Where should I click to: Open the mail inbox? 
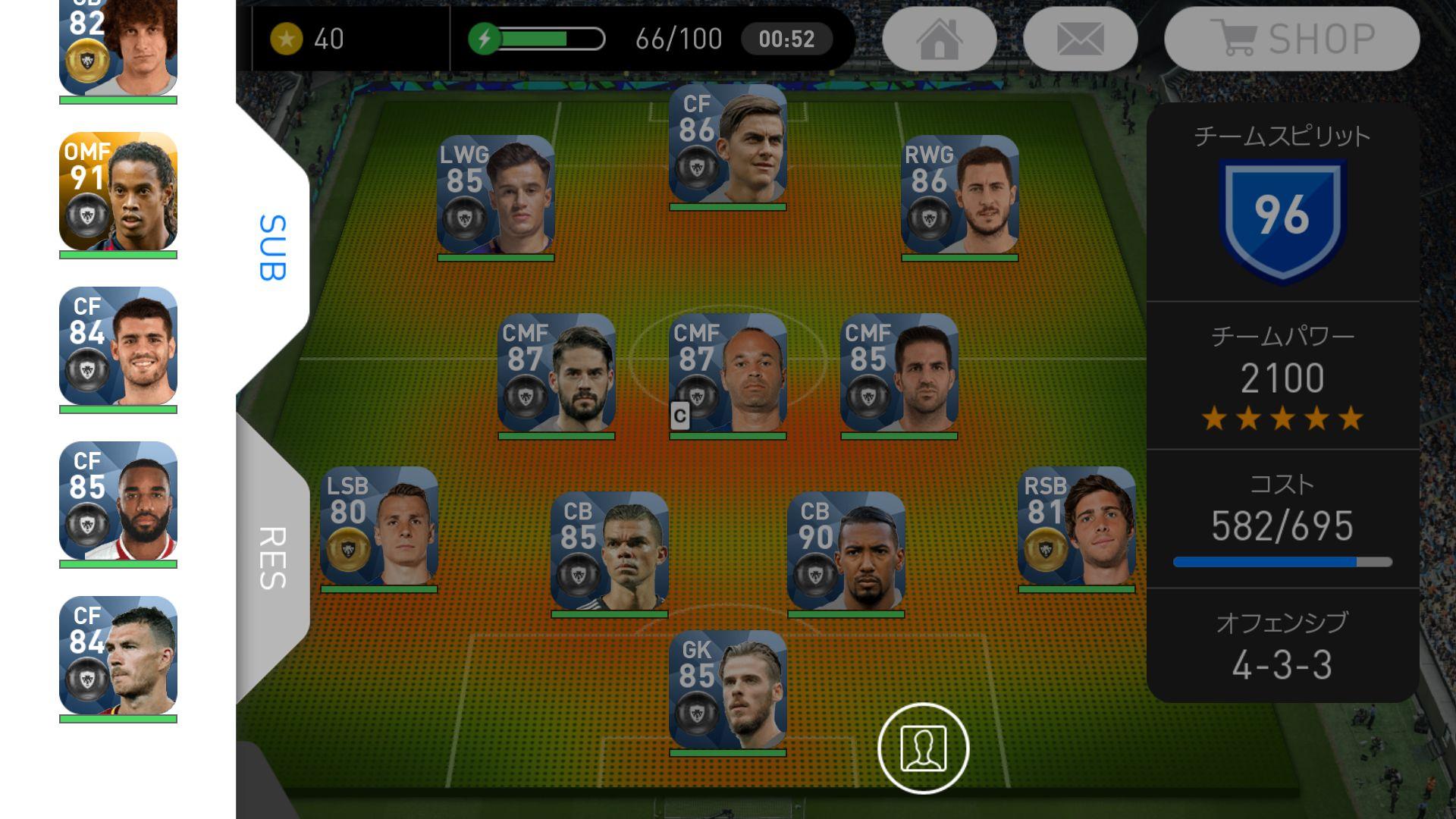[1080, 39]
